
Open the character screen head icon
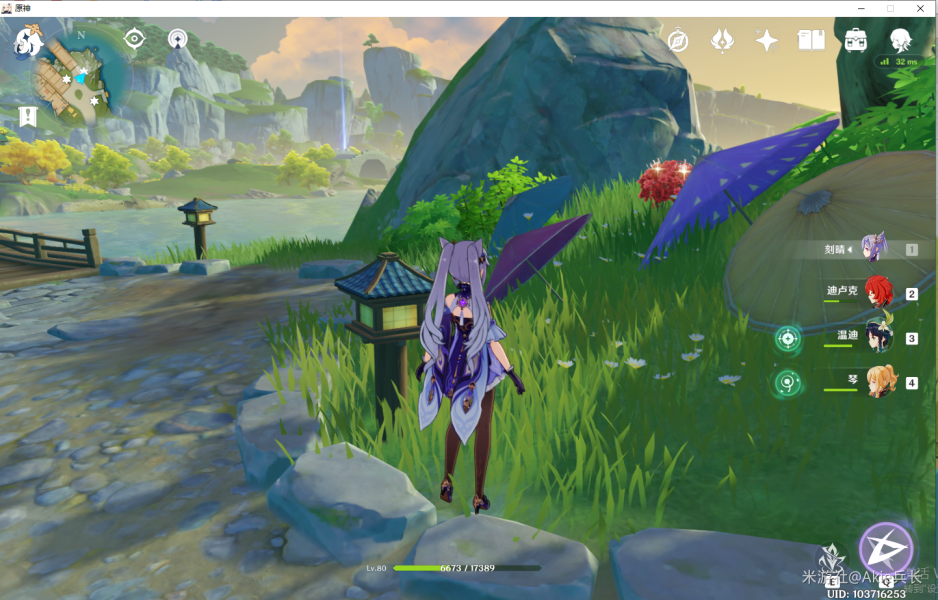click(x=900, y=40)
